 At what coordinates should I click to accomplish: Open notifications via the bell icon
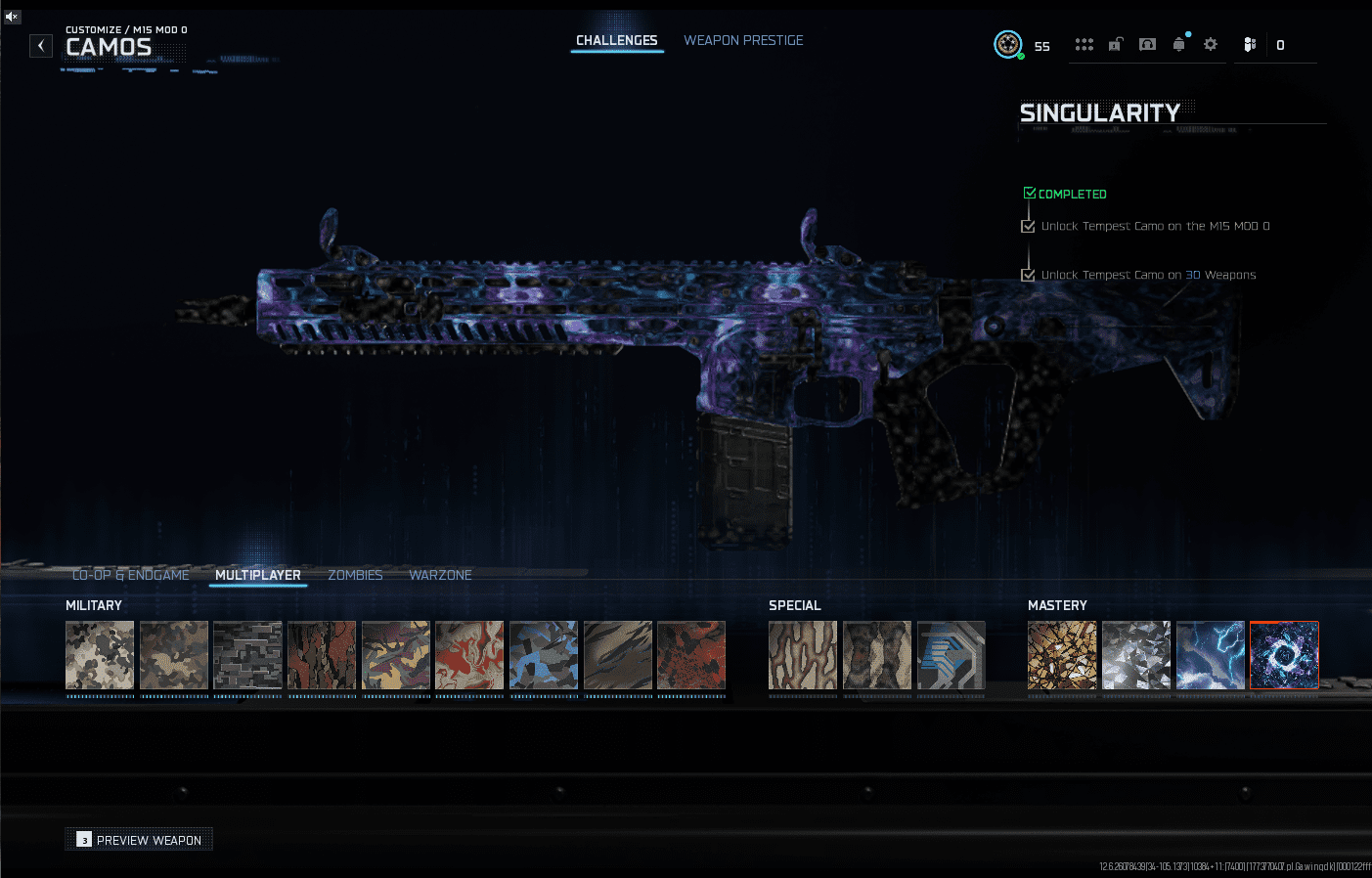click(1178, 44)
